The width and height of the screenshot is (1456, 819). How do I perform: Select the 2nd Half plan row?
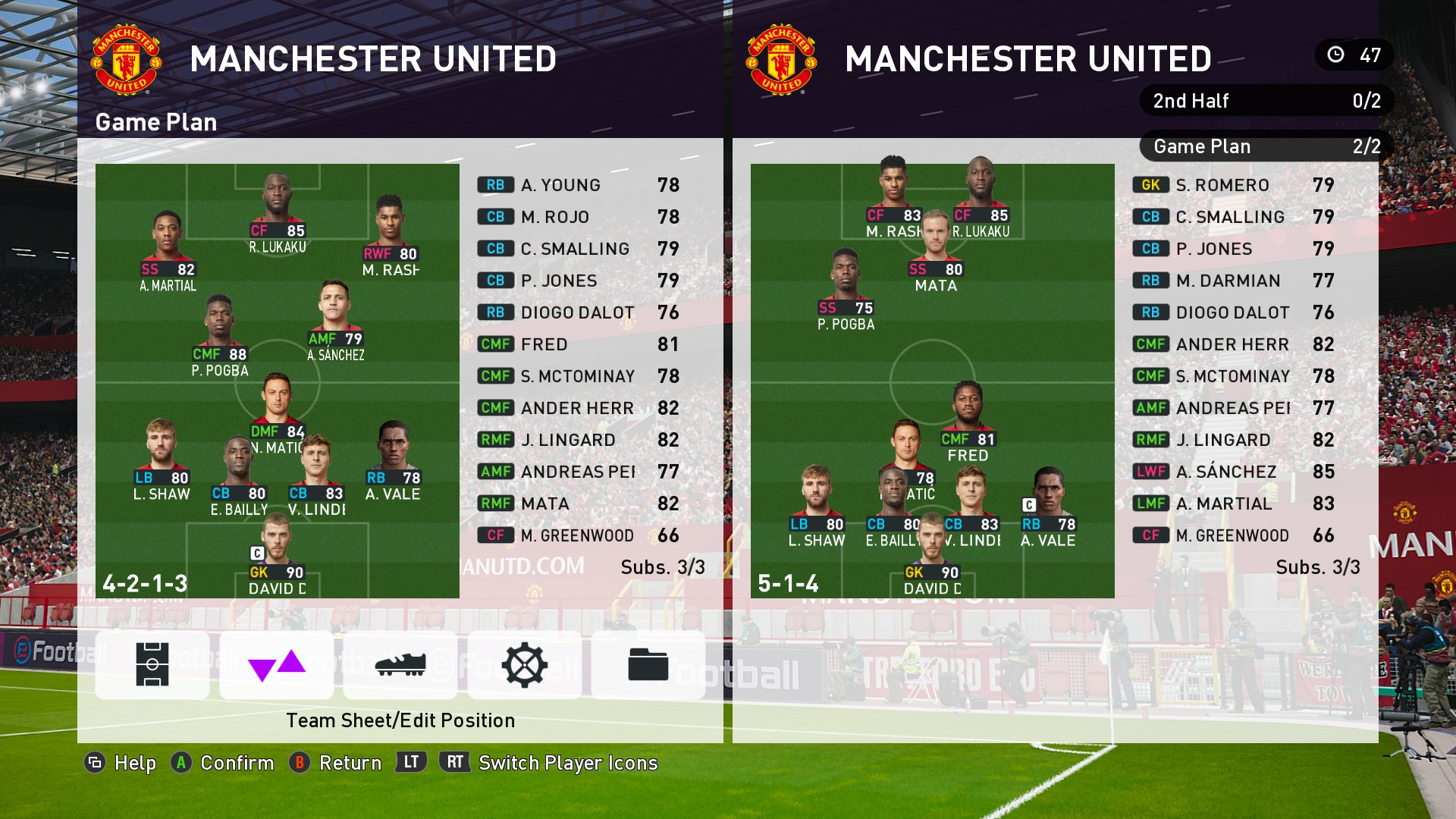(1266, 101)
